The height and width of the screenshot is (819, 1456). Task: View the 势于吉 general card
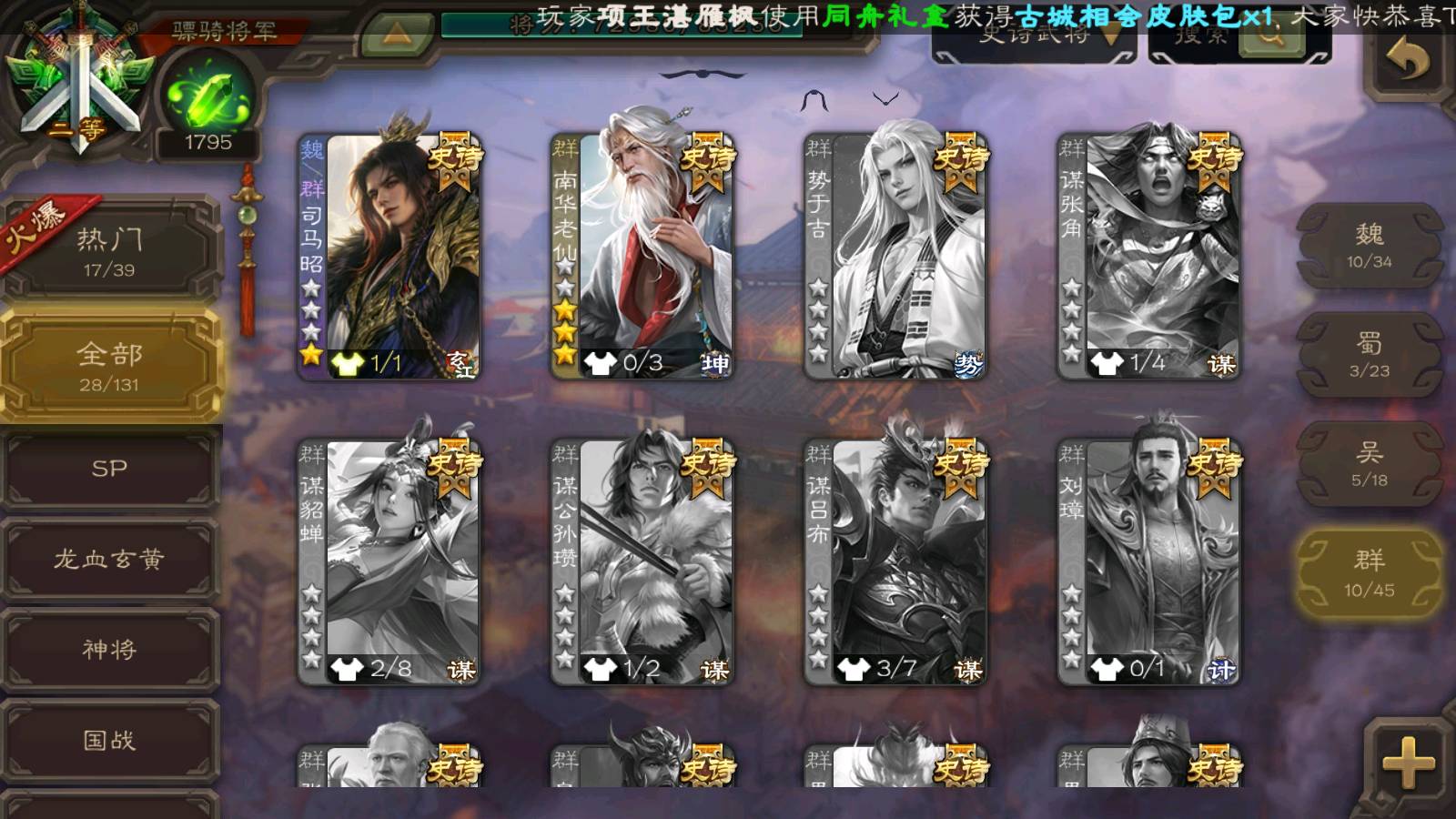pyautogui.click(x=895, y=257)
